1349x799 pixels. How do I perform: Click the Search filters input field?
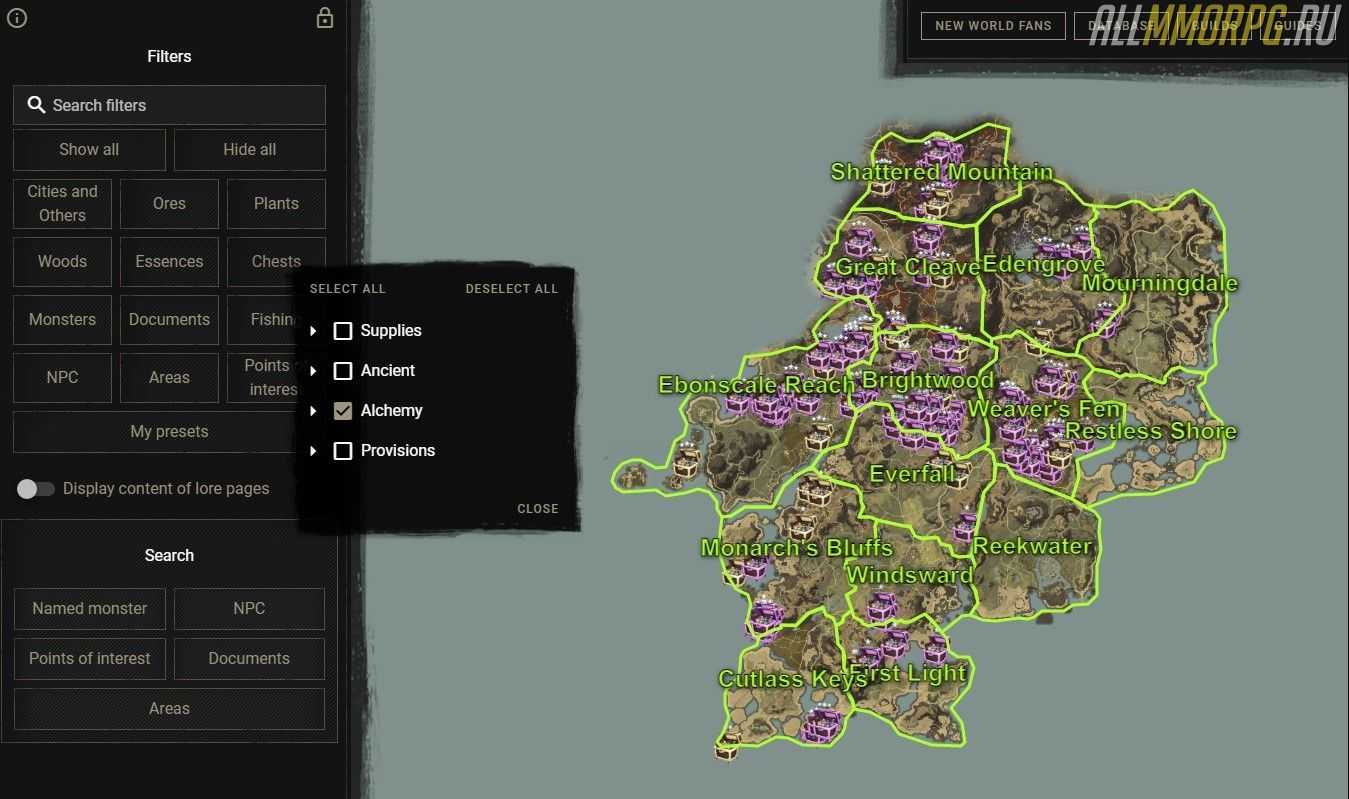[x=169, y=105]
